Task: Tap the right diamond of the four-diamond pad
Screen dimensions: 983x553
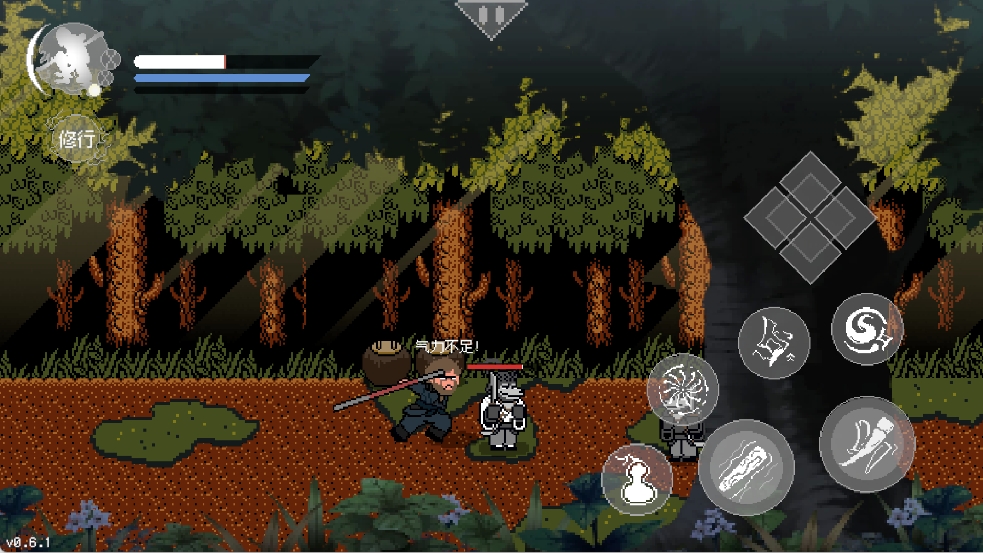Action: point(846,214)
